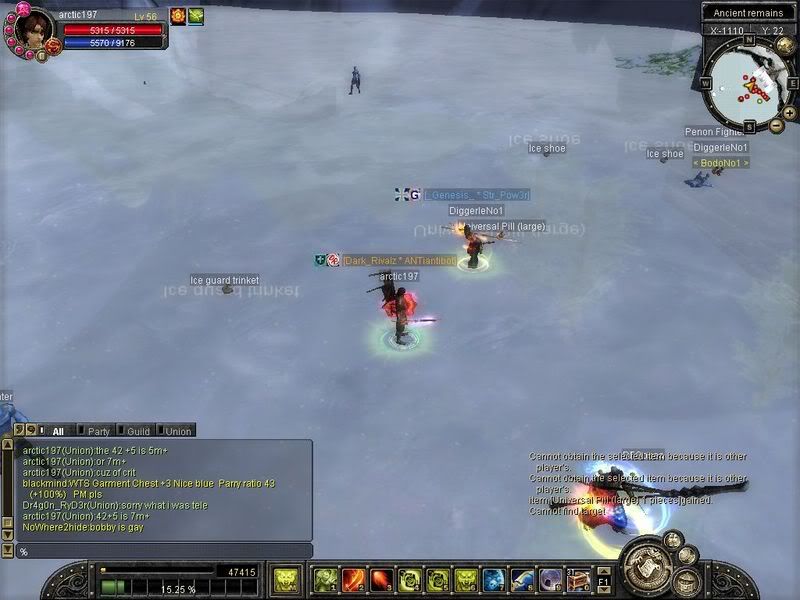The height and width of the screenshot is (600, 800).
Task: Open the Guild chat tab
Action: 138,431
